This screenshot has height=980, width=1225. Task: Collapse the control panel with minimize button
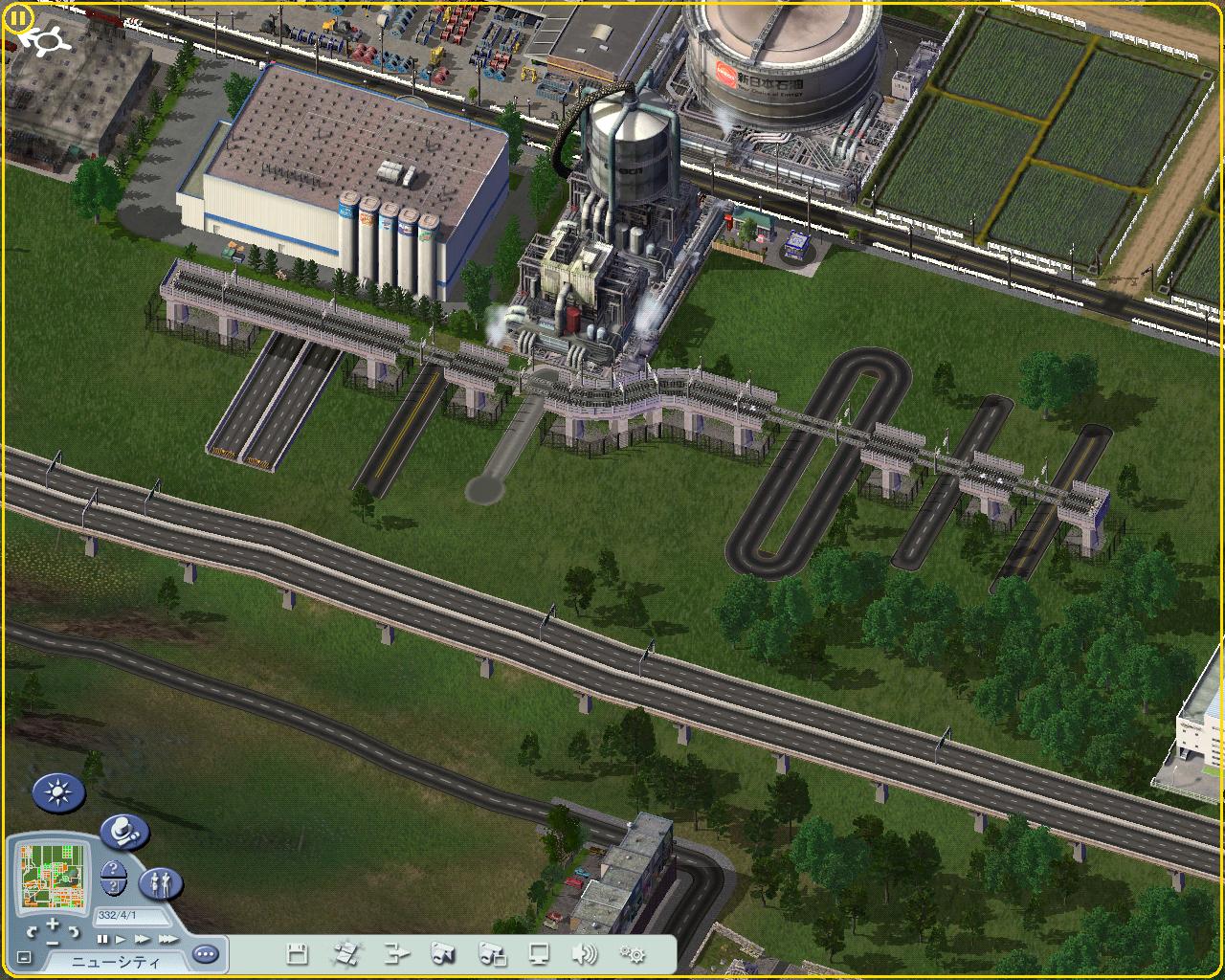(x=24, y=957)
